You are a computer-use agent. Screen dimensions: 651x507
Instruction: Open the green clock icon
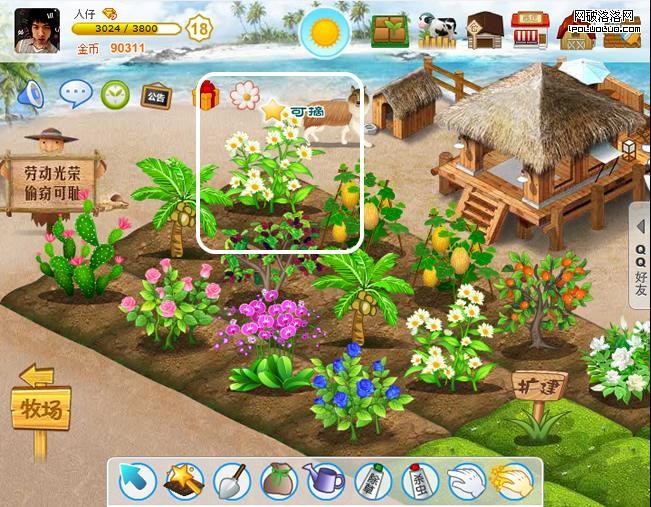[x=116, y=95]
